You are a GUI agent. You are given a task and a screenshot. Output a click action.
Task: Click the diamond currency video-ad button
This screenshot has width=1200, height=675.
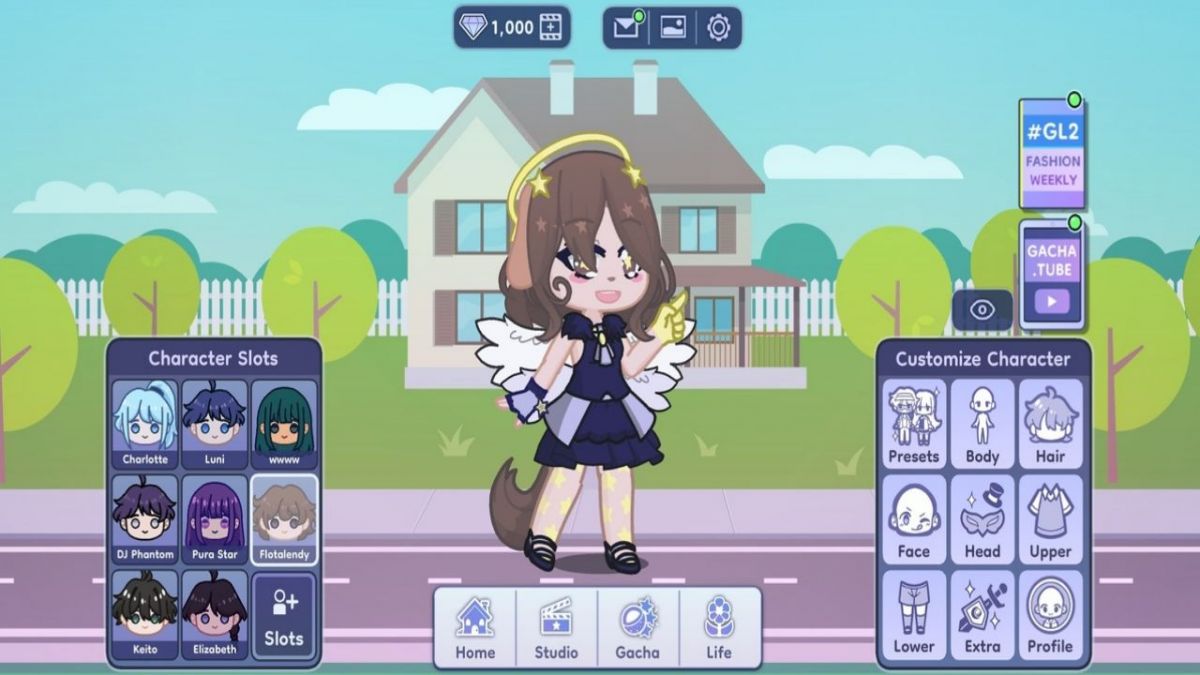coord(551,28)
